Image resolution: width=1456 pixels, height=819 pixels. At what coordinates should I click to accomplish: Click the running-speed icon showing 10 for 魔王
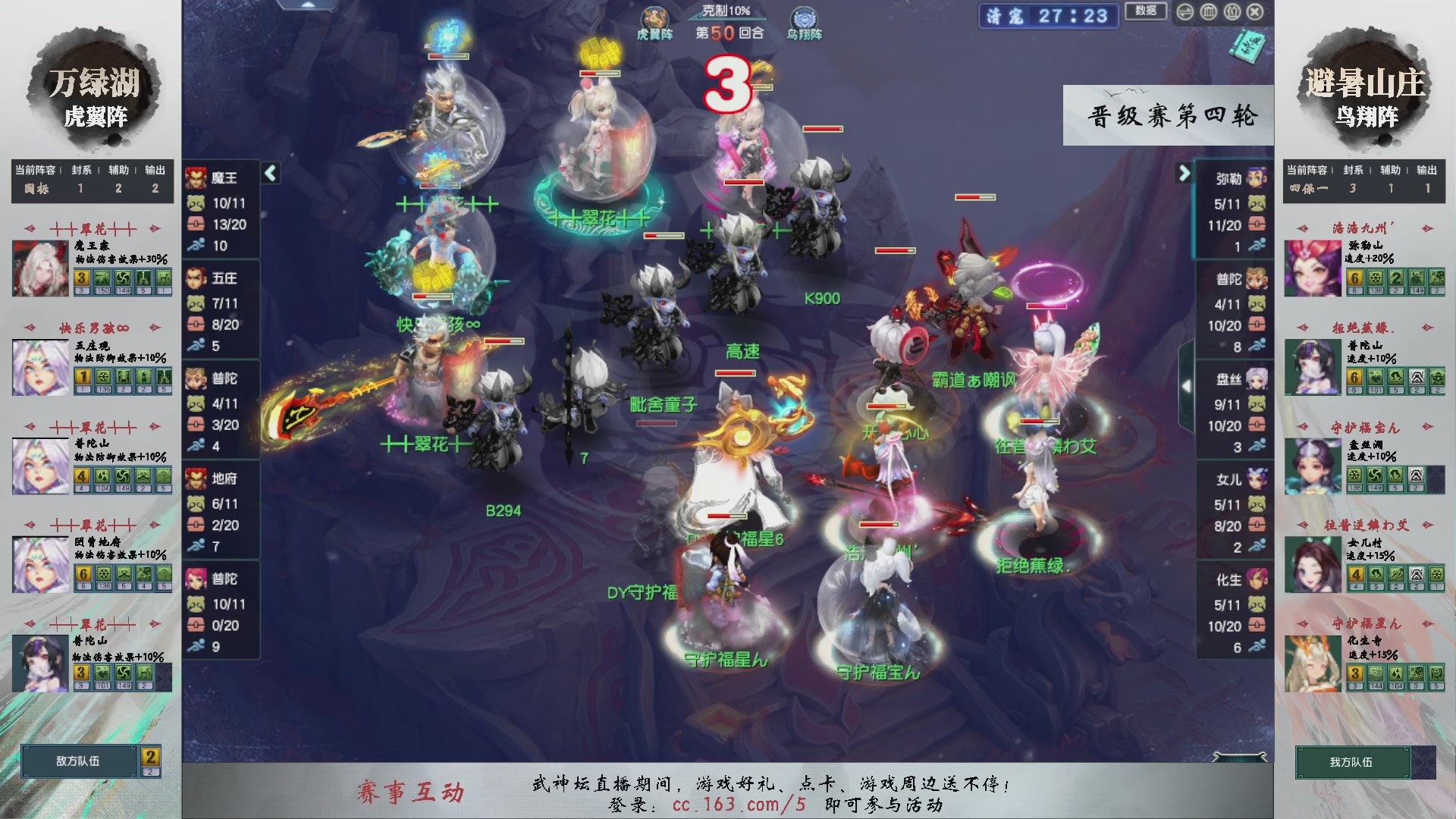(x=197, y=245)
